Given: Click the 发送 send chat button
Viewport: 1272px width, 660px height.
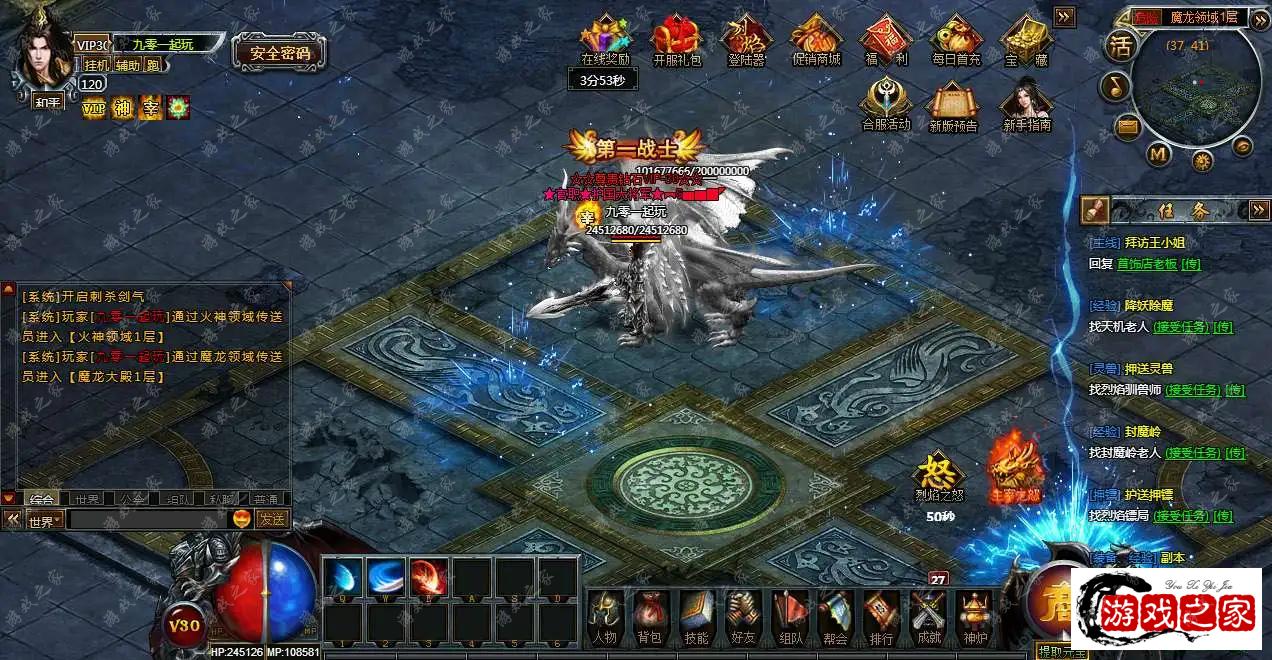Looking at the screenshot, I should pos(272,519).
